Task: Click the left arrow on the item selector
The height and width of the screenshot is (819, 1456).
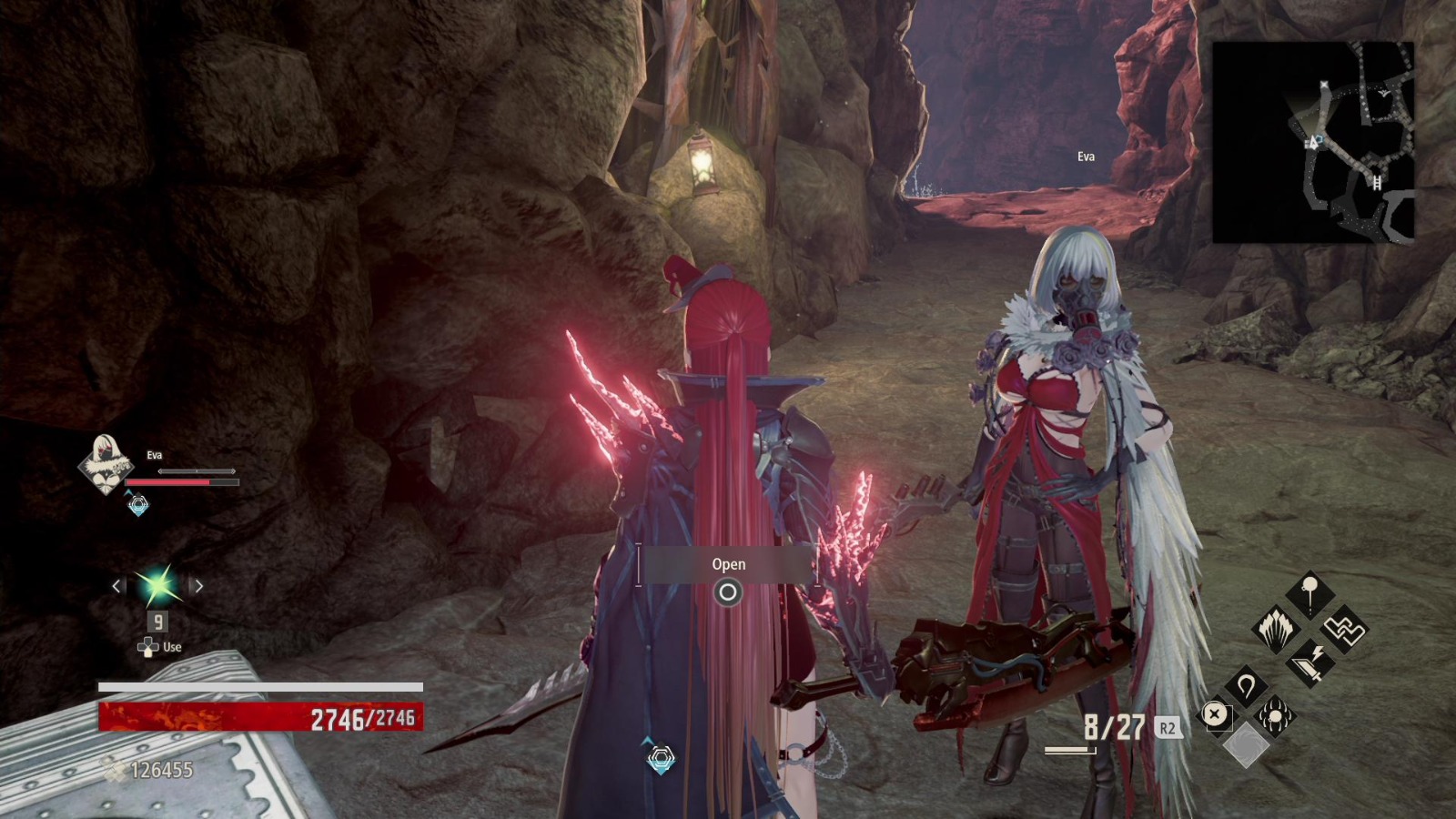Action: pos(115,586)
